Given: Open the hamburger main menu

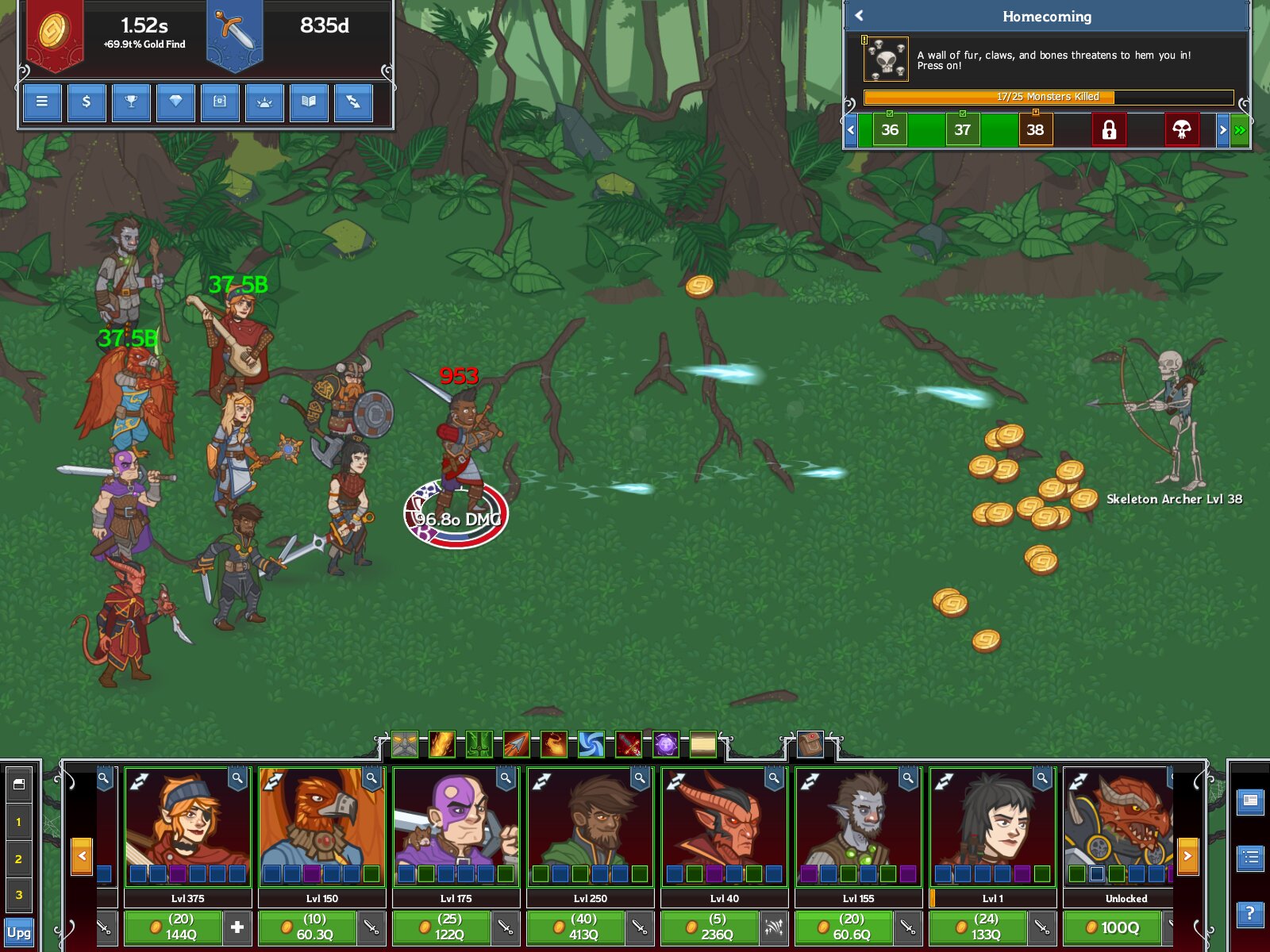Looking at the screenshot, I should click(x=42, y=102).
